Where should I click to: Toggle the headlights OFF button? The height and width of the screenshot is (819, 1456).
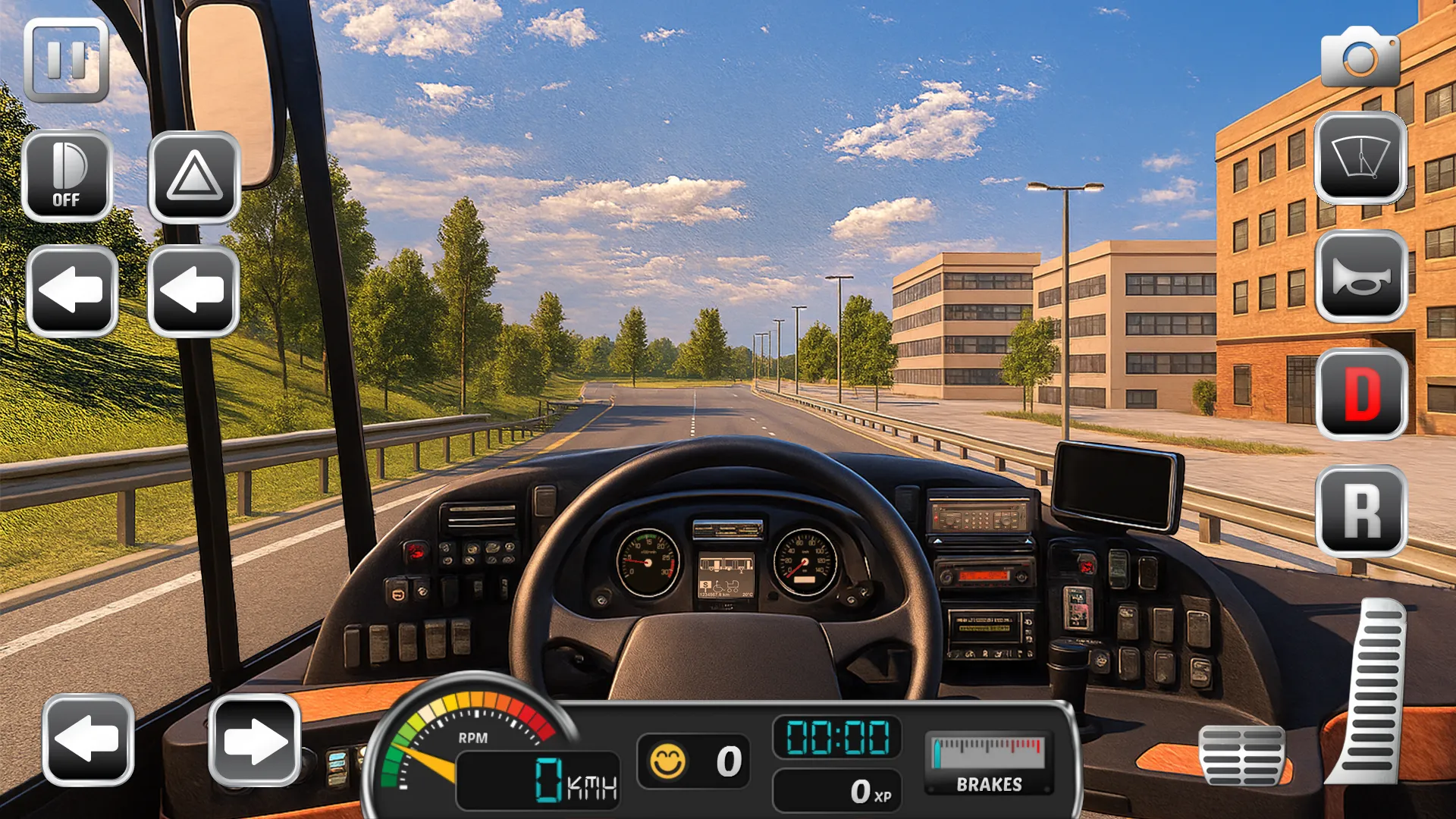coord(67,176)
